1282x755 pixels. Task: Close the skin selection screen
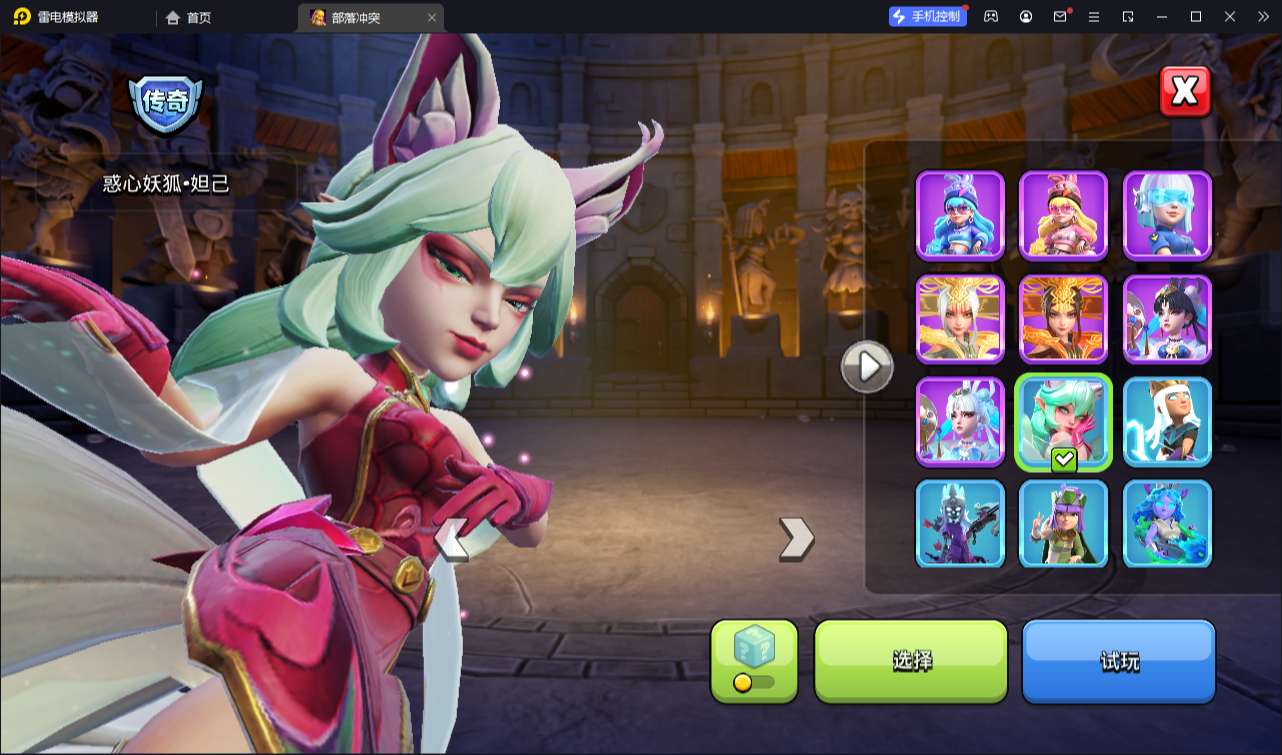point(1185,92)
